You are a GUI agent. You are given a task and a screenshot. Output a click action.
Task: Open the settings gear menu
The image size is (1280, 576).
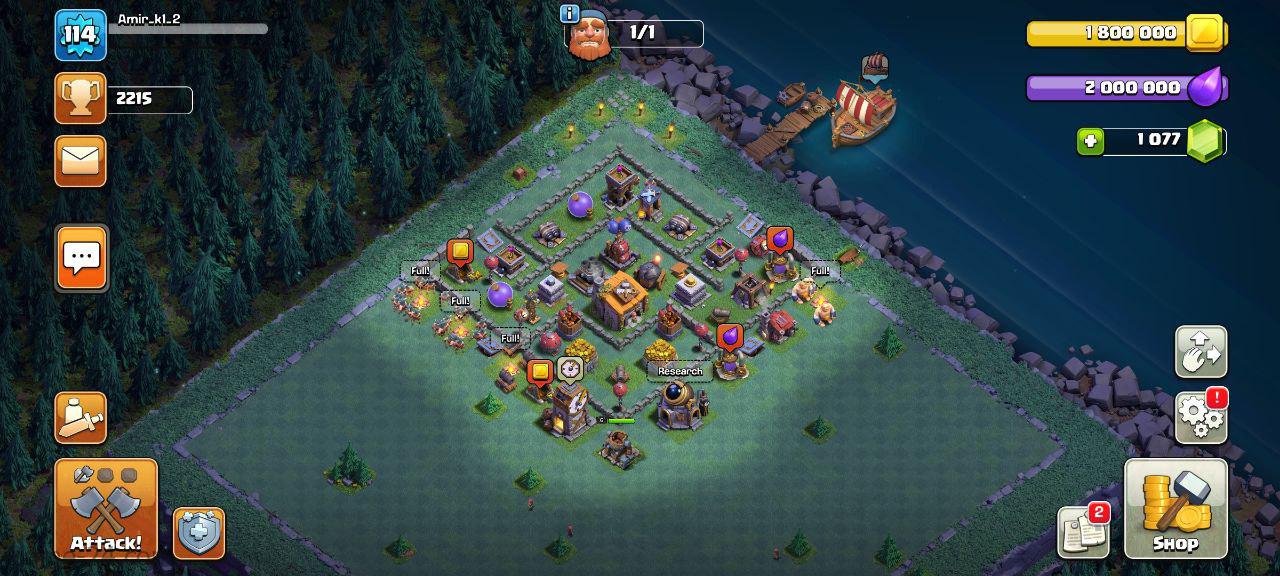[x=1200, y=416]
